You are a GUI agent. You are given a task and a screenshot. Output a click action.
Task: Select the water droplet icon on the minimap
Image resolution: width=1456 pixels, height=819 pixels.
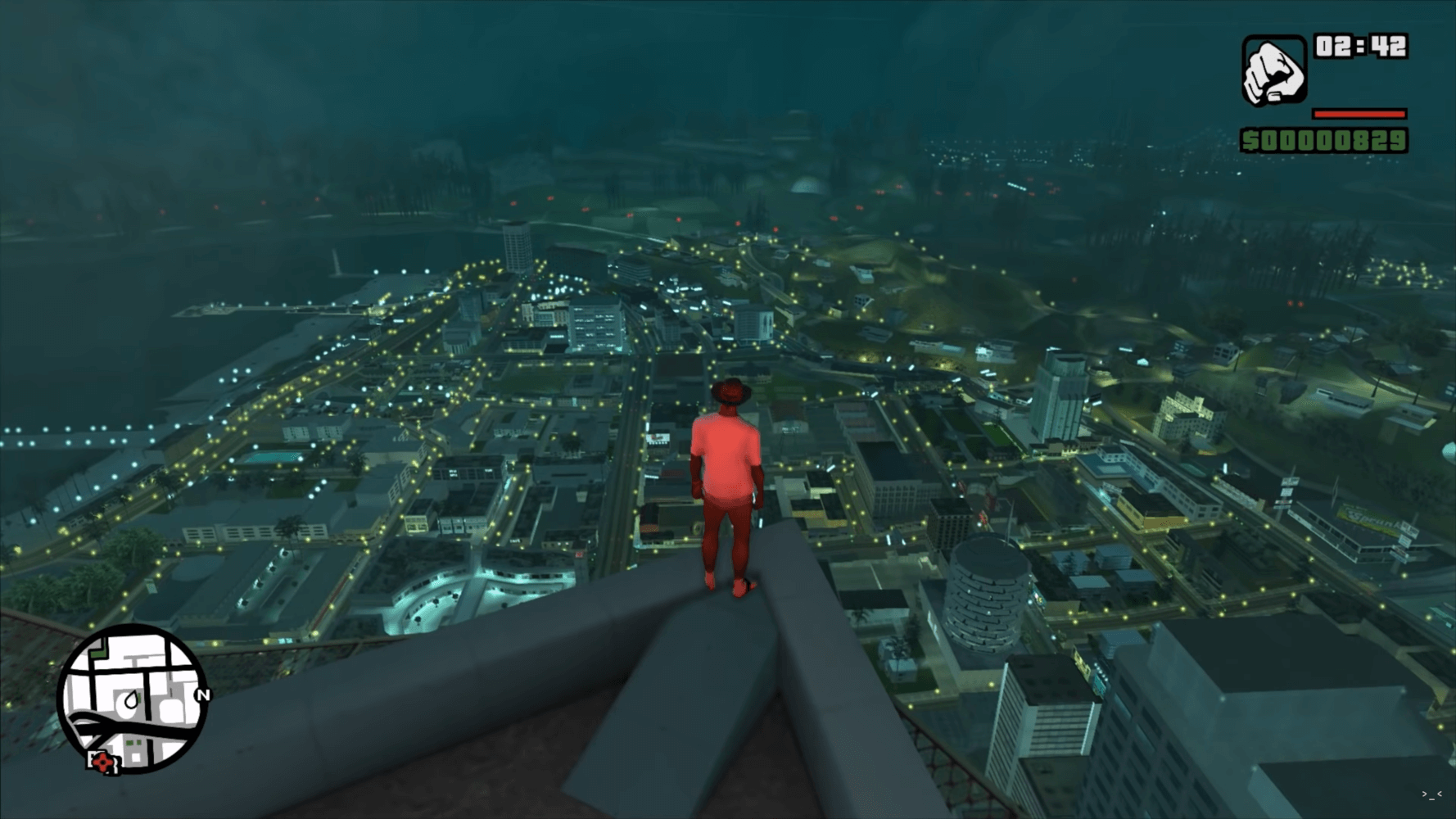coord(131,699)
